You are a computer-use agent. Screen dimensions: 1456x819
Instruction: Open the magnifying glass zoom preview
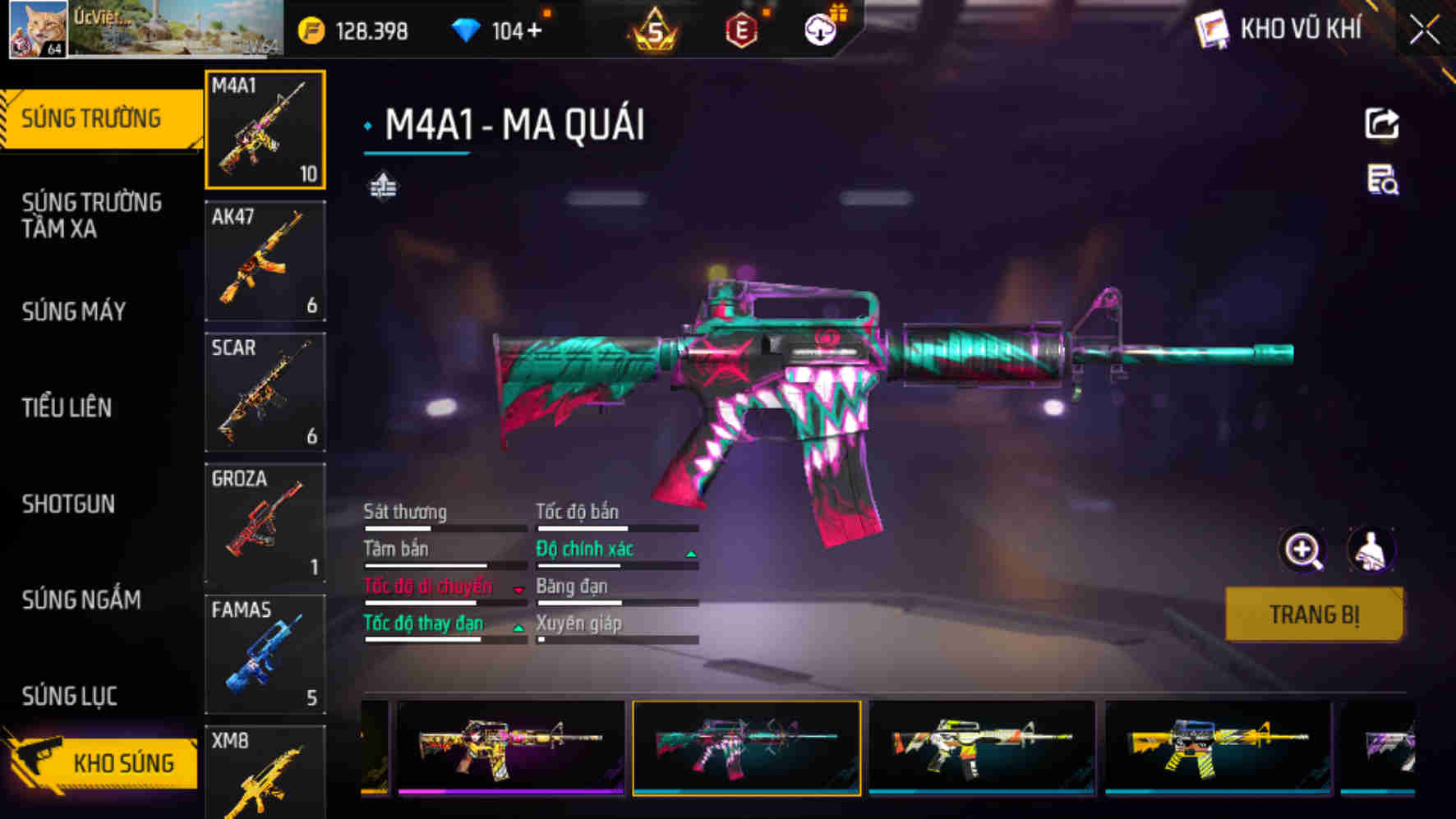1303,550
